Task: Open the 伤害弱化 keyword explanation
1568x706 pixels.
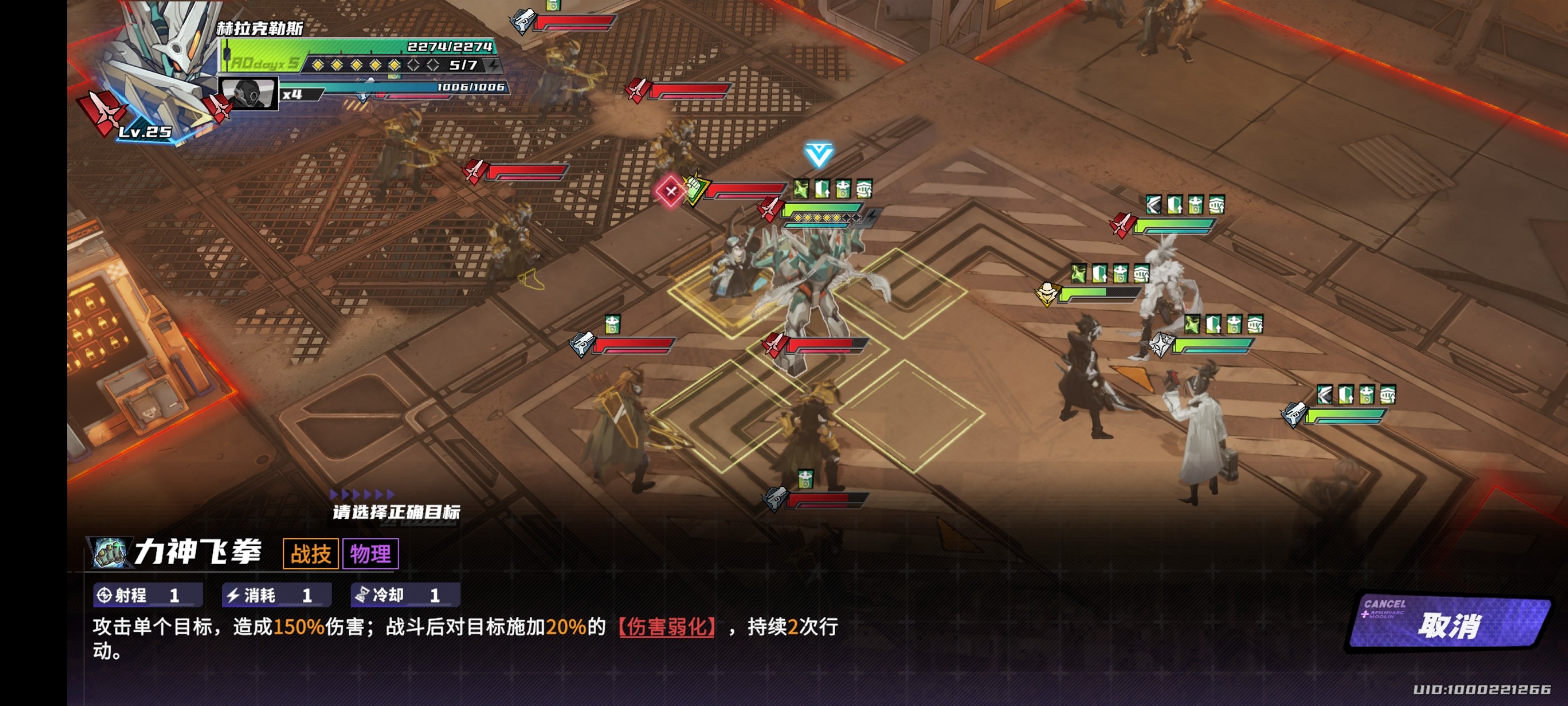Action: click(666, 626)
